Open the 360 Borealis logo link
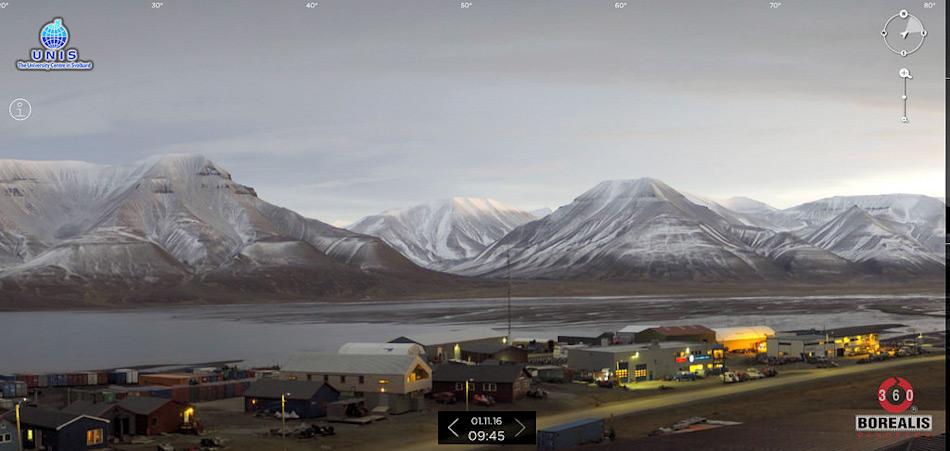This screenshot has width=950, height=451. [894, 406]
